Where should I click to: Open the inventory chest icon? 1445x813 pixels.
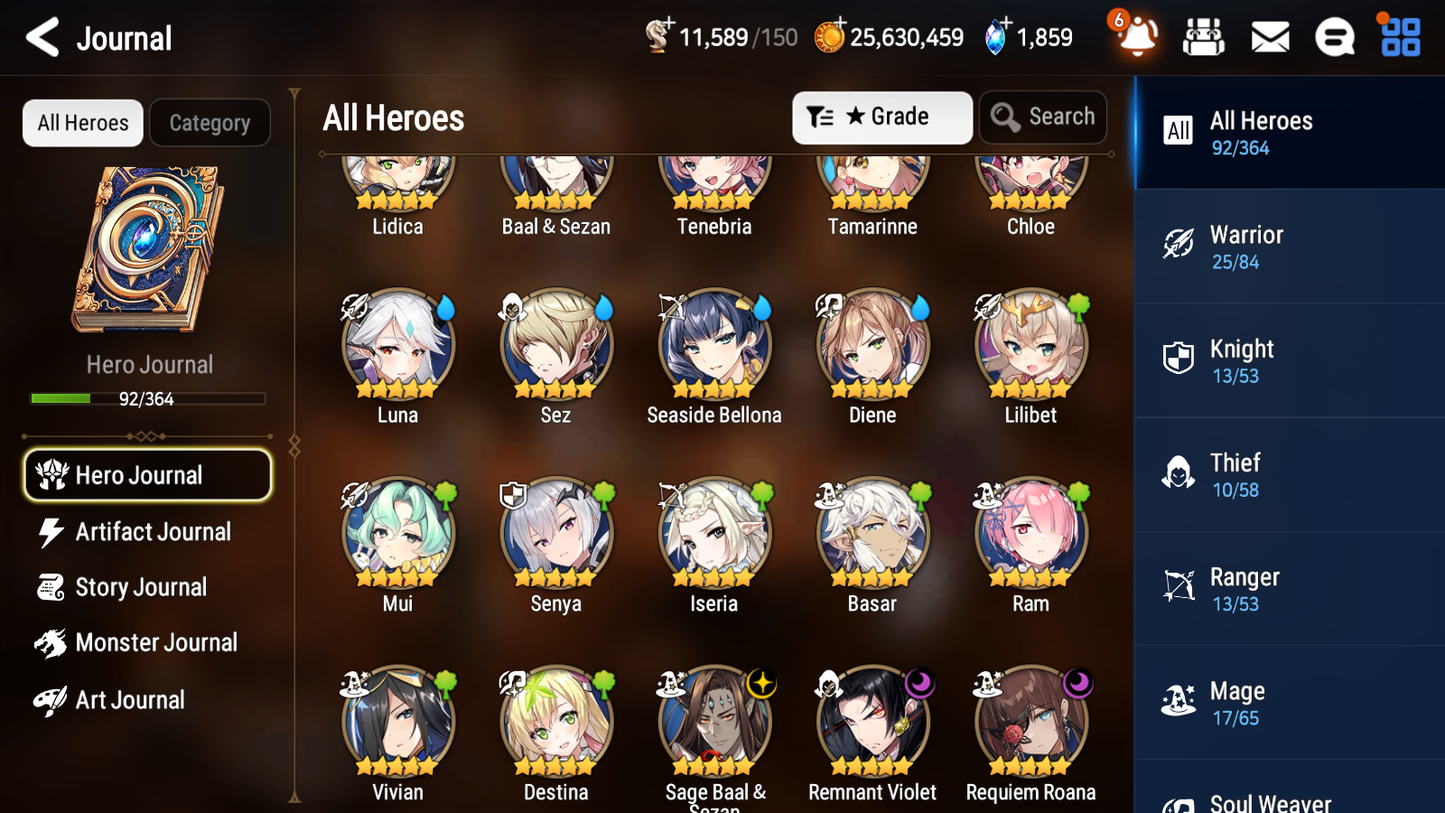coord(1203,36)
